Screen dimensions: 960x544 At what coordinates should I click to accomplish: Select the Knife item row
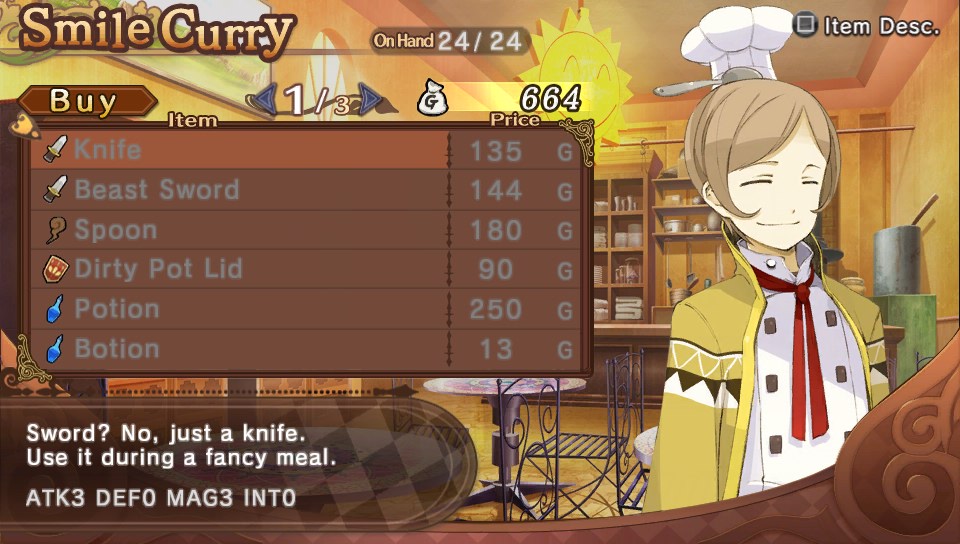pyautogui.click(x=300, y=151)
